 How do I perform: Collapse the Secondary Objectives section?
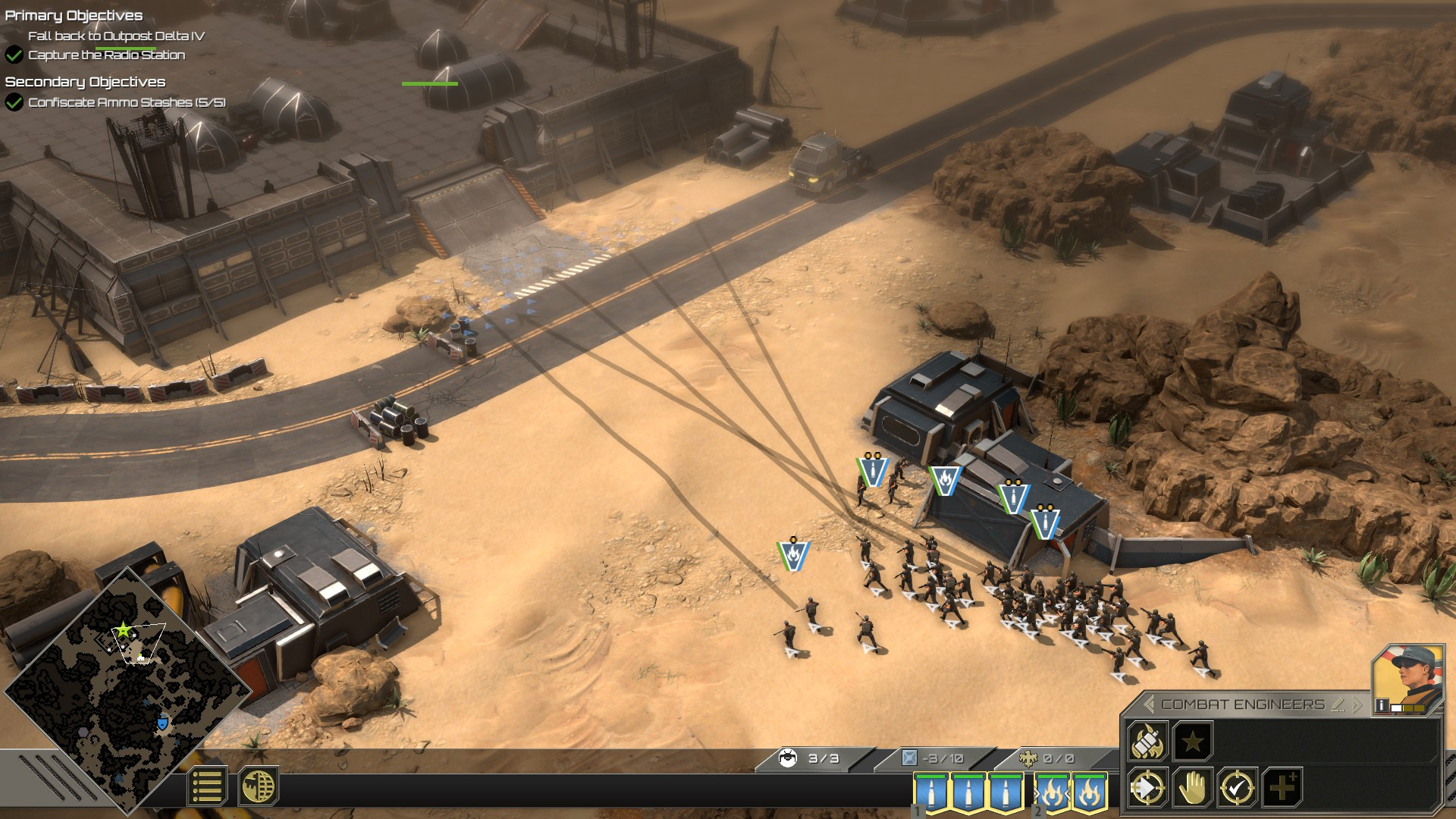[x=86, y=82]
